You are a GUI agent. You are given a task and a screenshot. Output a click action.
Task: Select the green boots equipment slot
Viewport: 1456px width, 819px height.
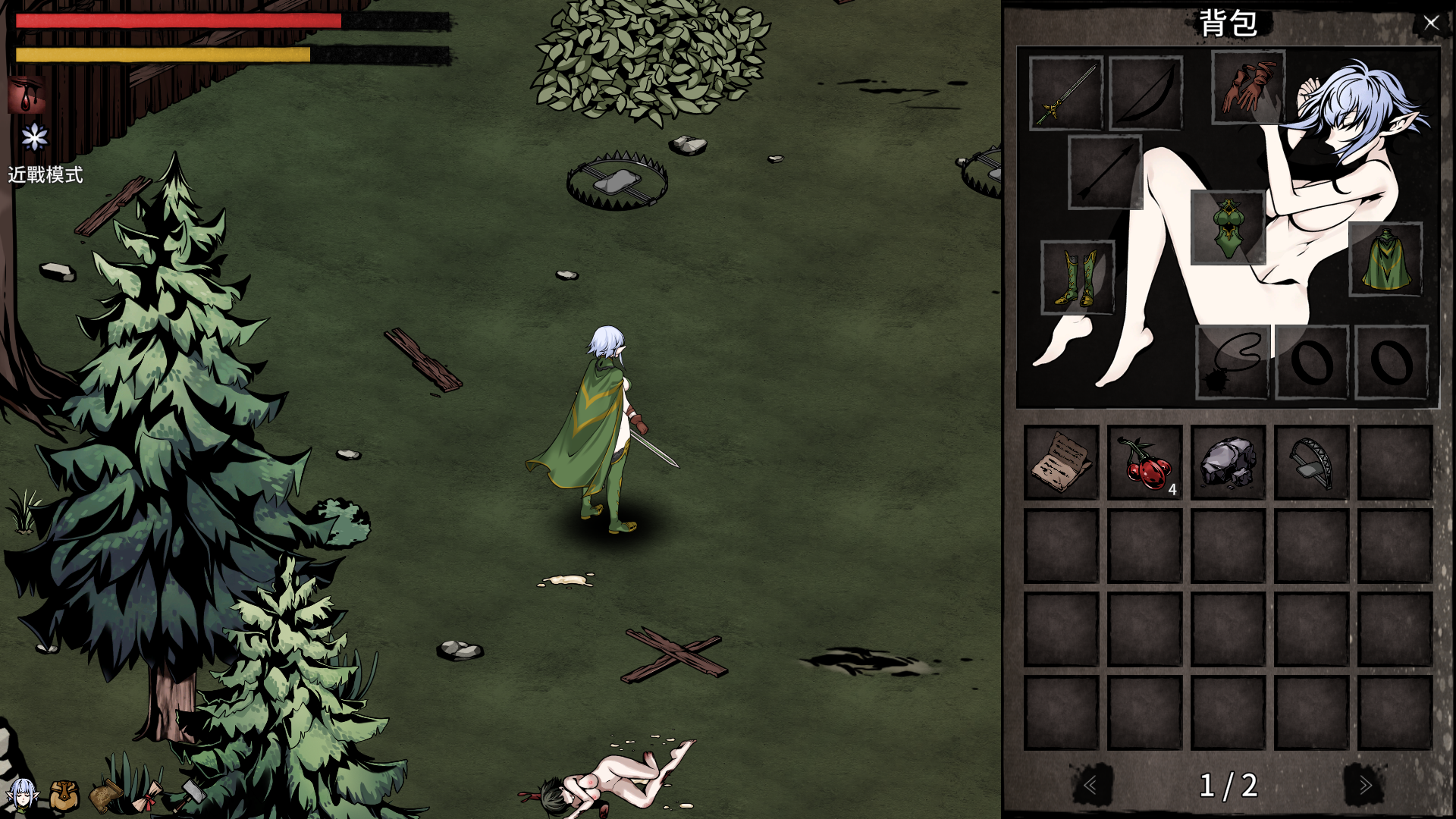pos(1078,277)
